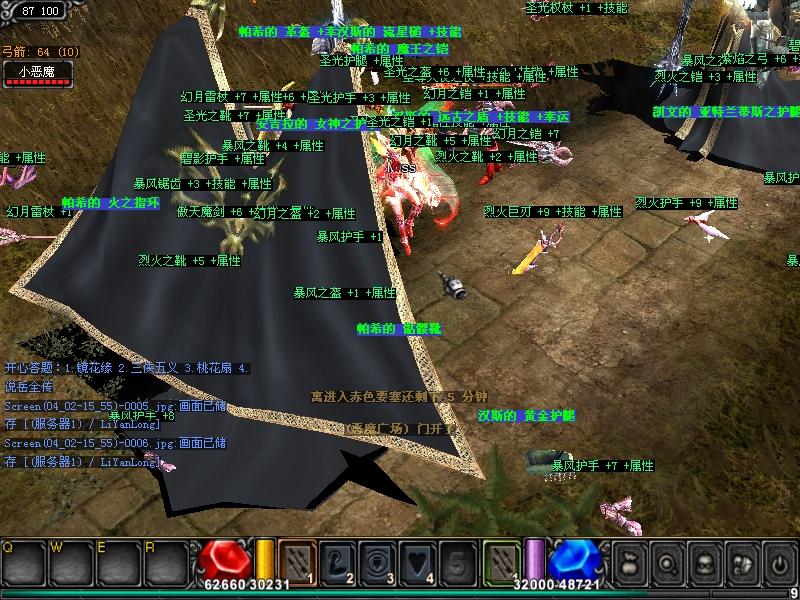
Task: Select skill slot 1 with arrows icon
Action: point(297,561)
